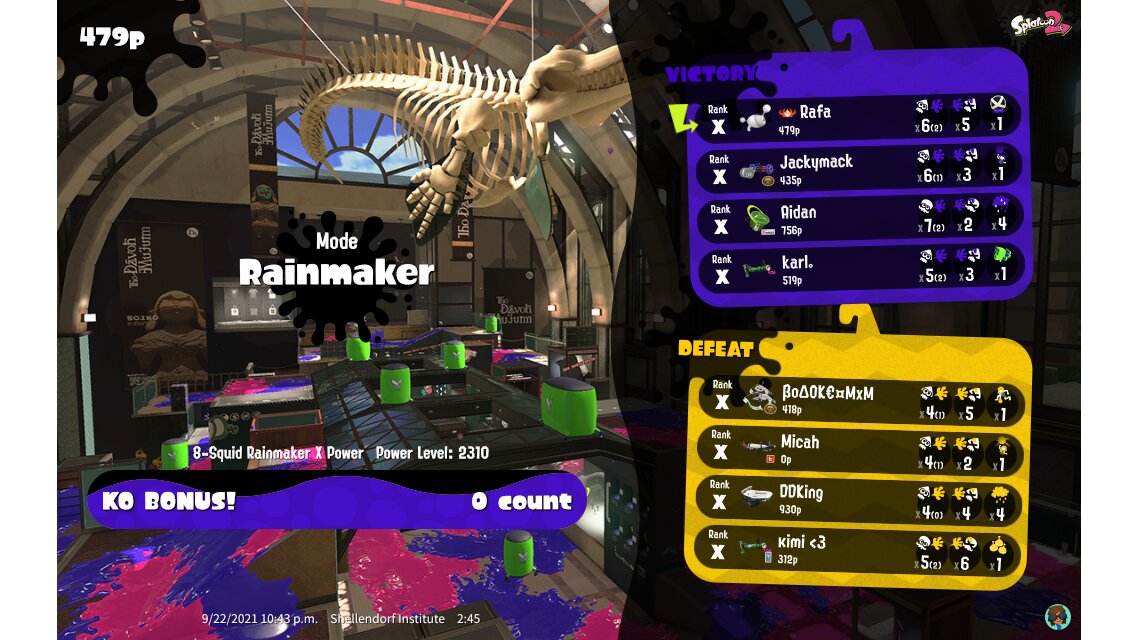Viewport: 1138px width, 640px height.
Task: Open the user avatar icon
Action: click(1055, 615)
